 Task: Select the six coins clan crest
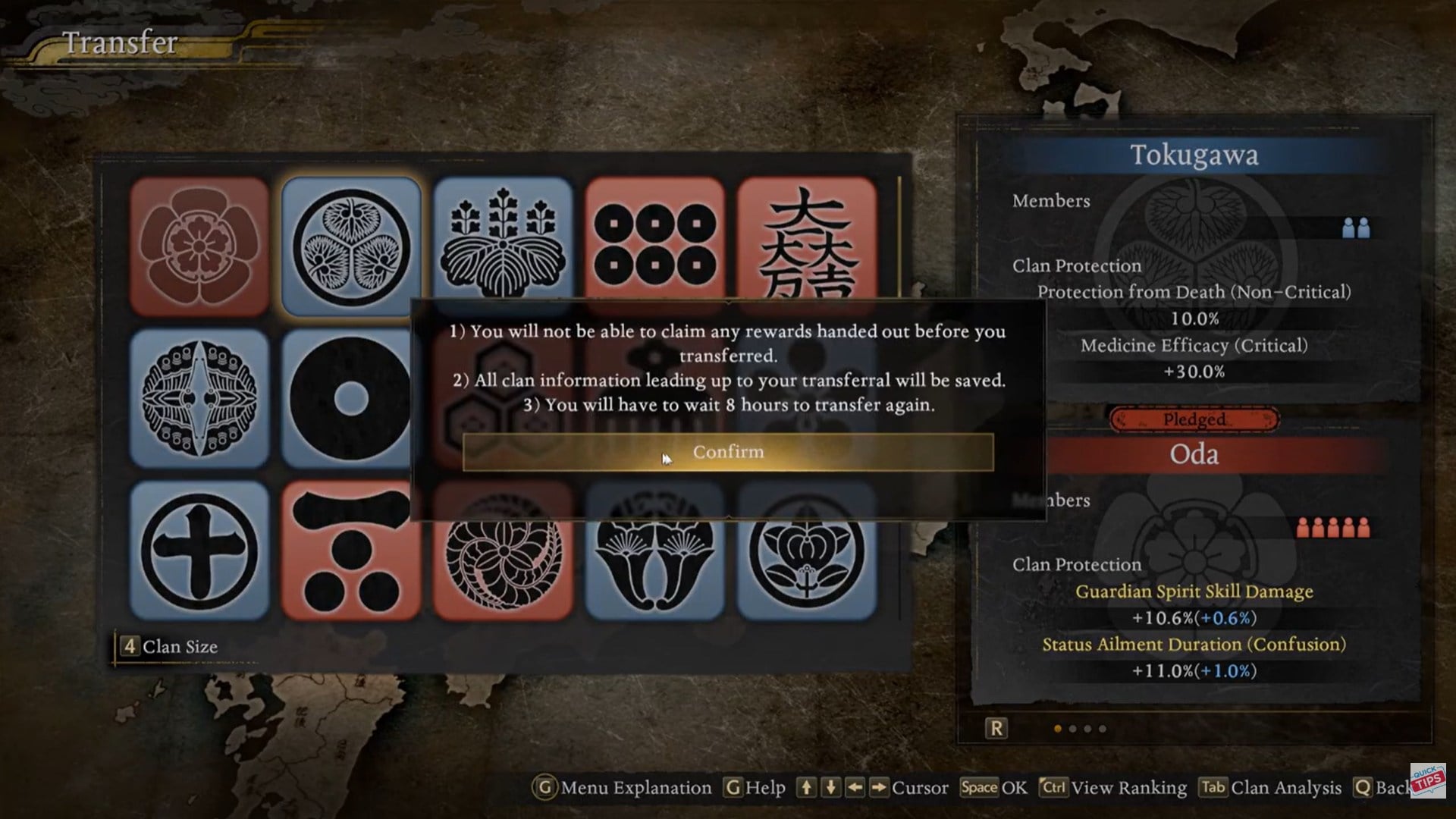[x=654, y=239]
